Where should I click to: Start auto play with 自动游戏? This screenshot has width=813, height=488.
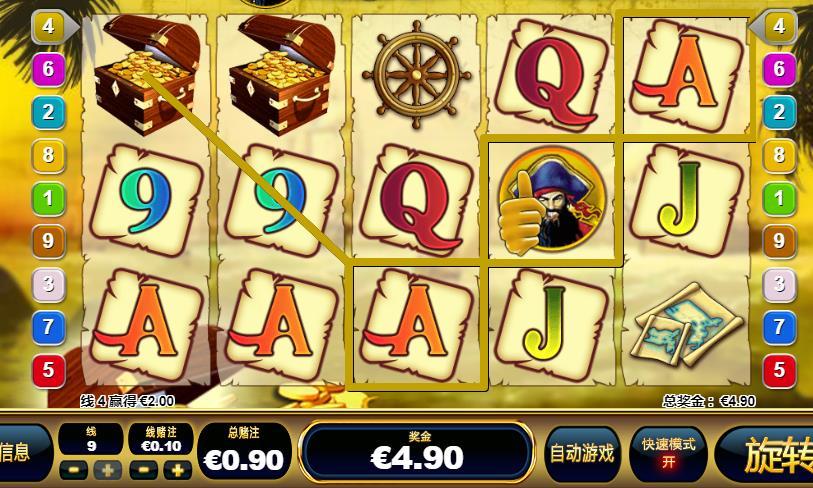point(581,453)
